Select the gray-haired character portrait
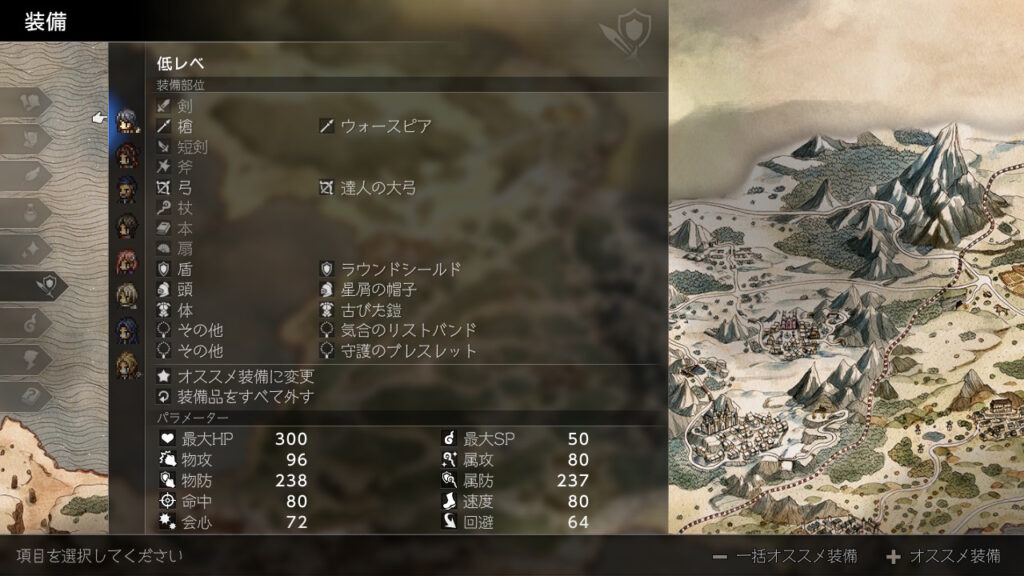1024x576 pixels. tap(127, 120)
